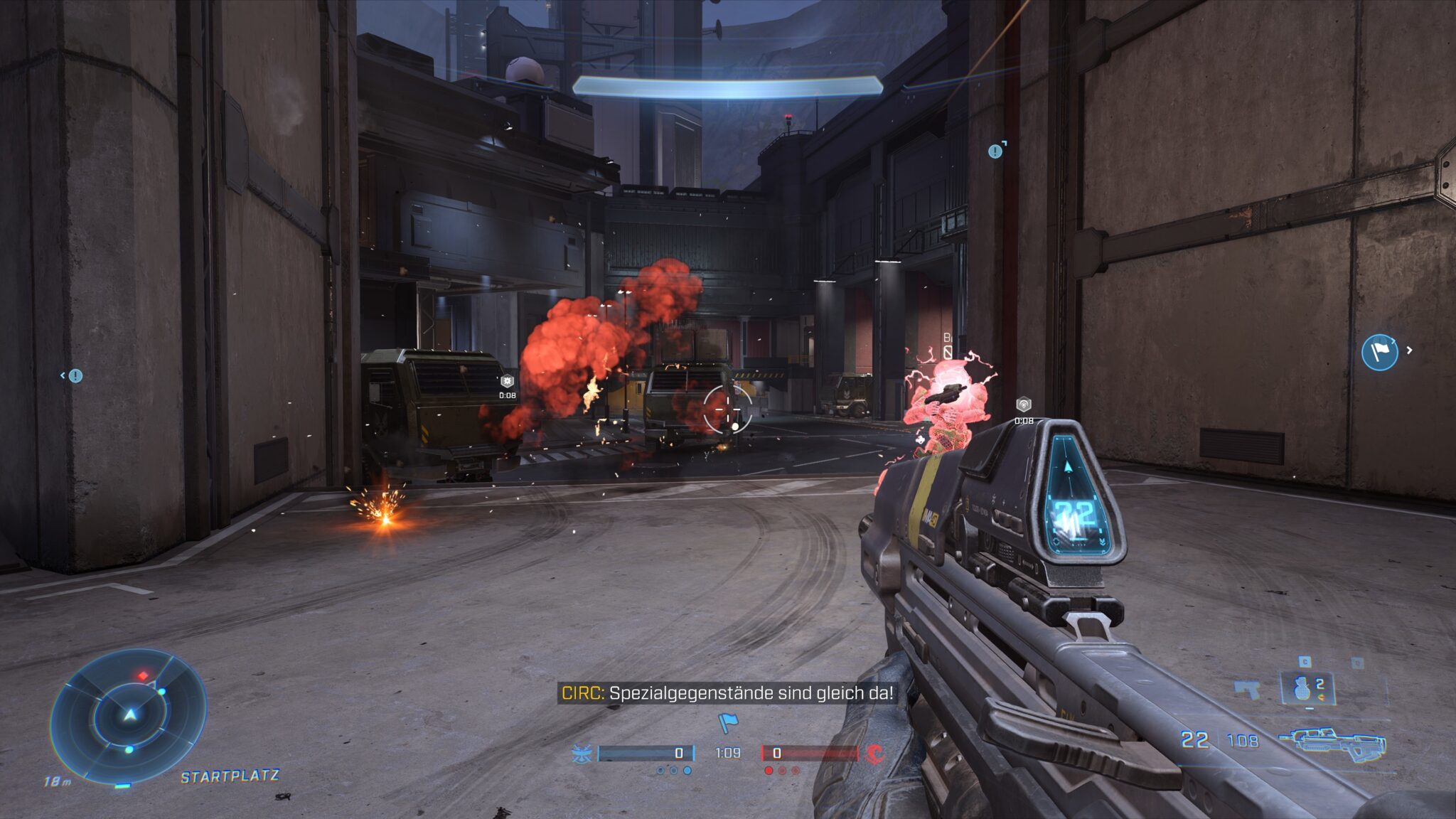This screenshot has height=819, width=1456.
Task: Click the equipment spawn marker by the explosion
Action: [x=507, y=382]
